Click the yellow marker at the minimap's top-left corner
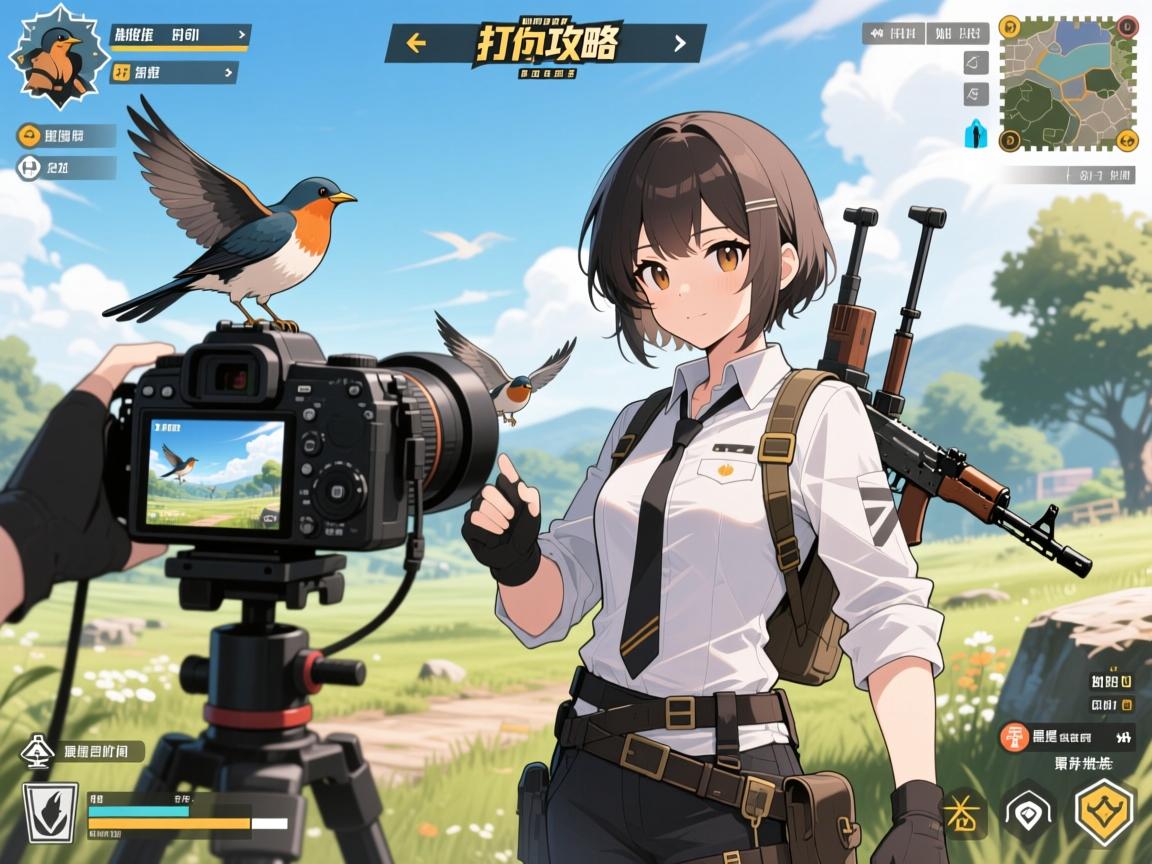This screenshot has height=864, width=1152. 1009,25
